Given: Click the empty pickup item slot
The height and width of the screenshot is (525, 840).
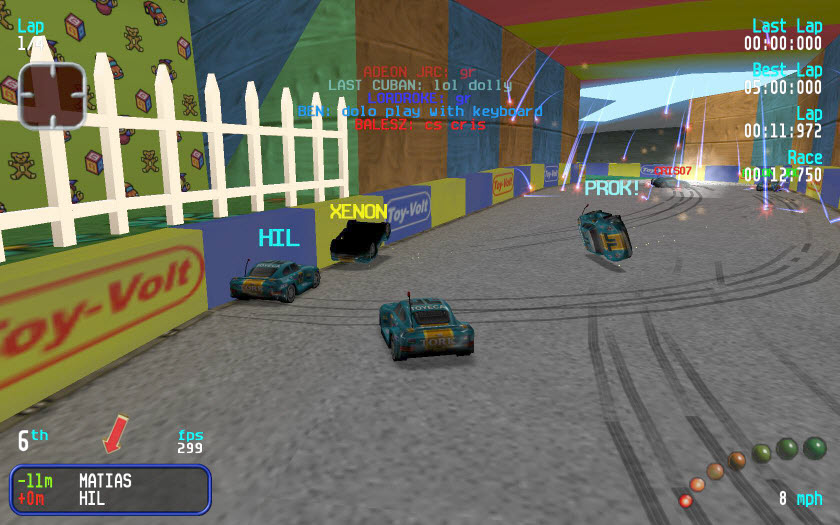Looking at the screenshot, I should click(52, 96).
